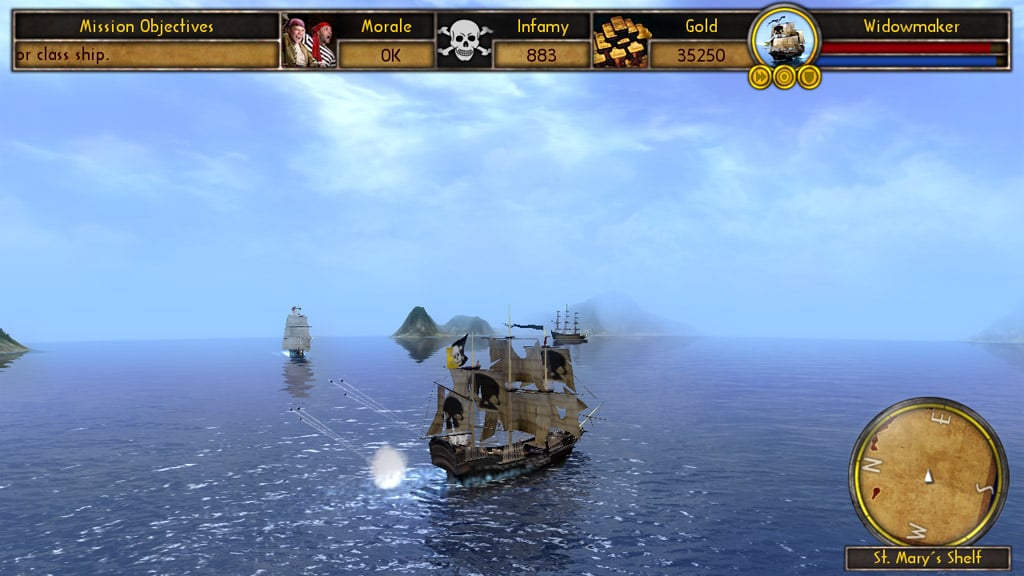Viewport: 1024px width, 576px height.
Task: Click the gold bars treasure icon
Action: [620, 42]
